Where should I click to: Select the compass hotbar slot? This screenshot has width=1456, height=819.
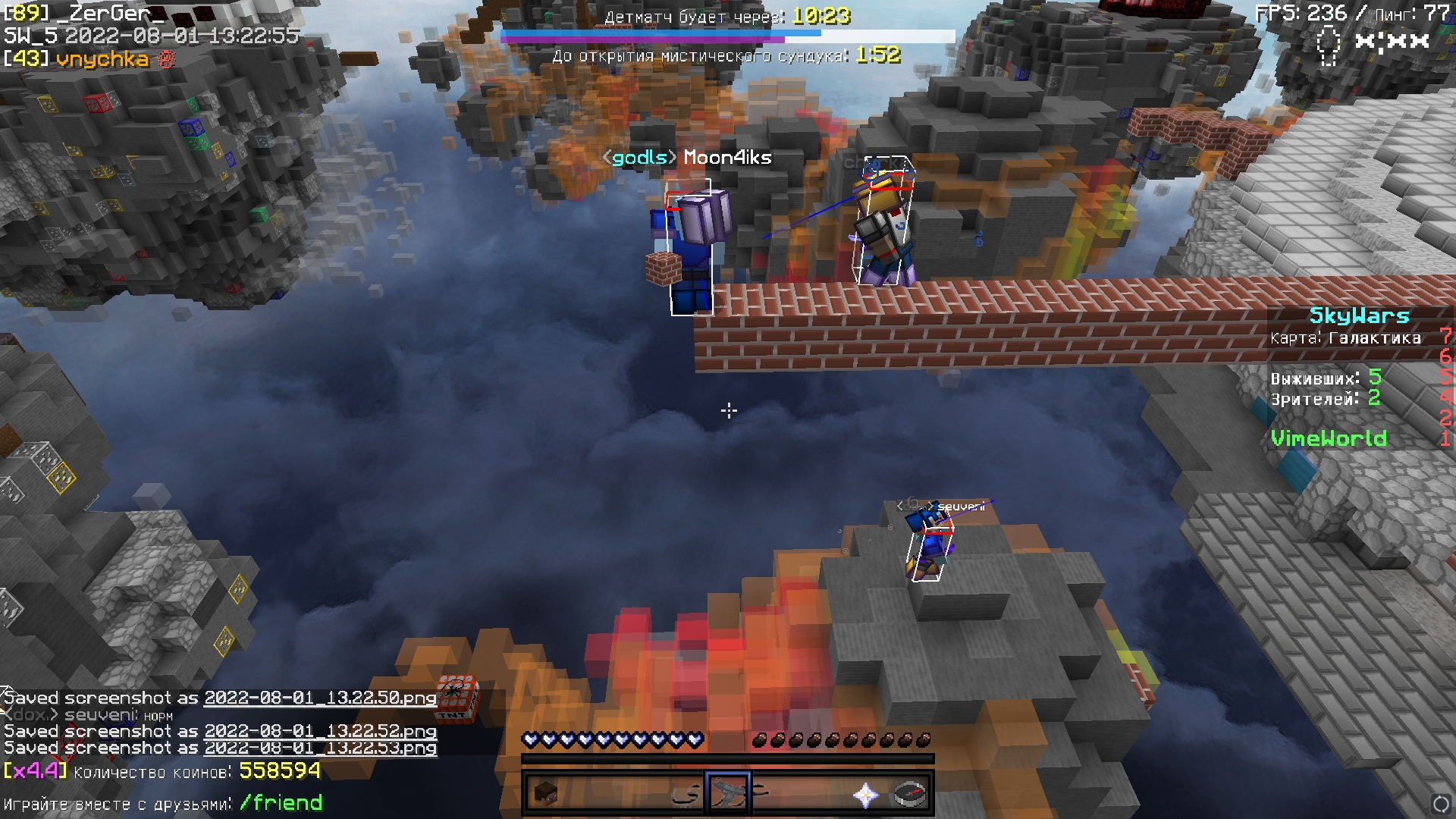click(x=911, y=794)
